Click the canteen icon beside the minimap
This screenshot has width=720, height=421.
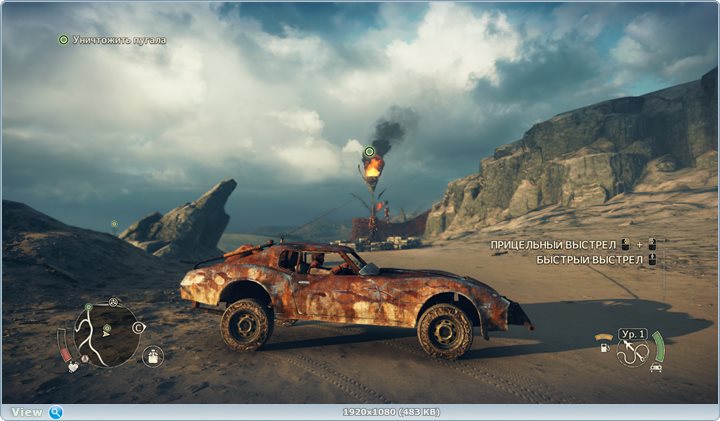tap(152, 355)
